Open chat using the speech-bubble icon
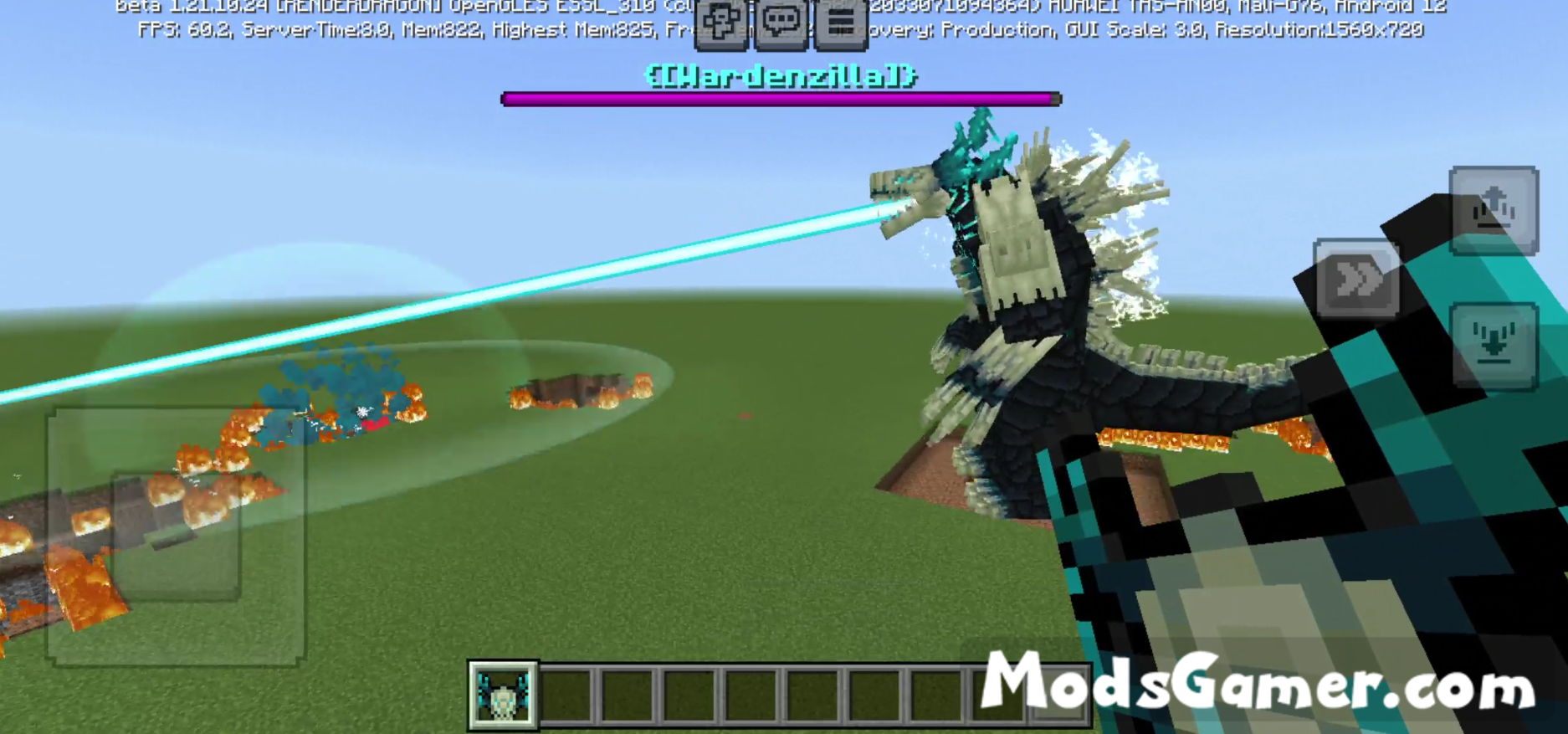This screenshot has height=734, width=1568. pyautogui.click(x=781, y=21)
